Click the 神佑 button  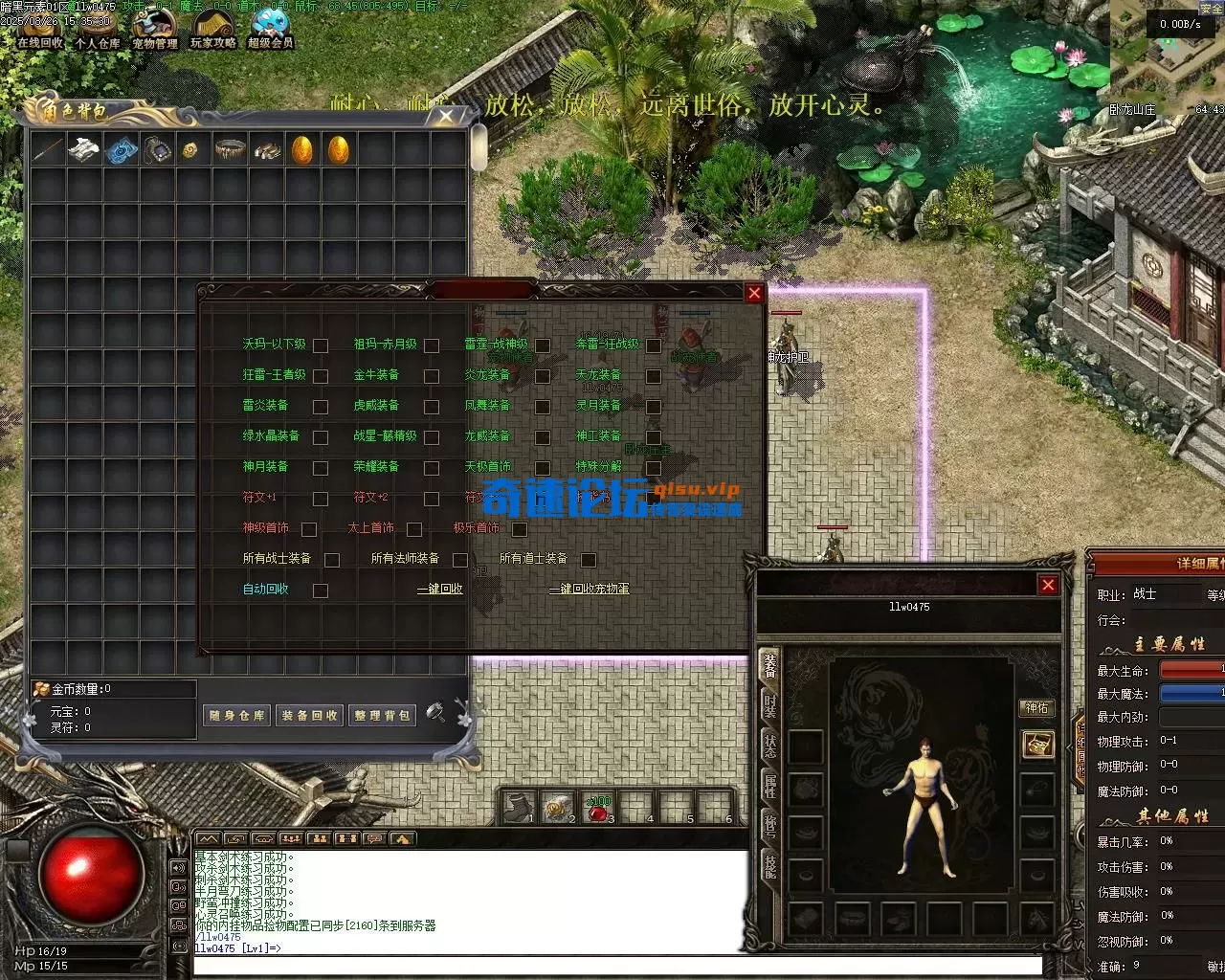pos(1037,708)
